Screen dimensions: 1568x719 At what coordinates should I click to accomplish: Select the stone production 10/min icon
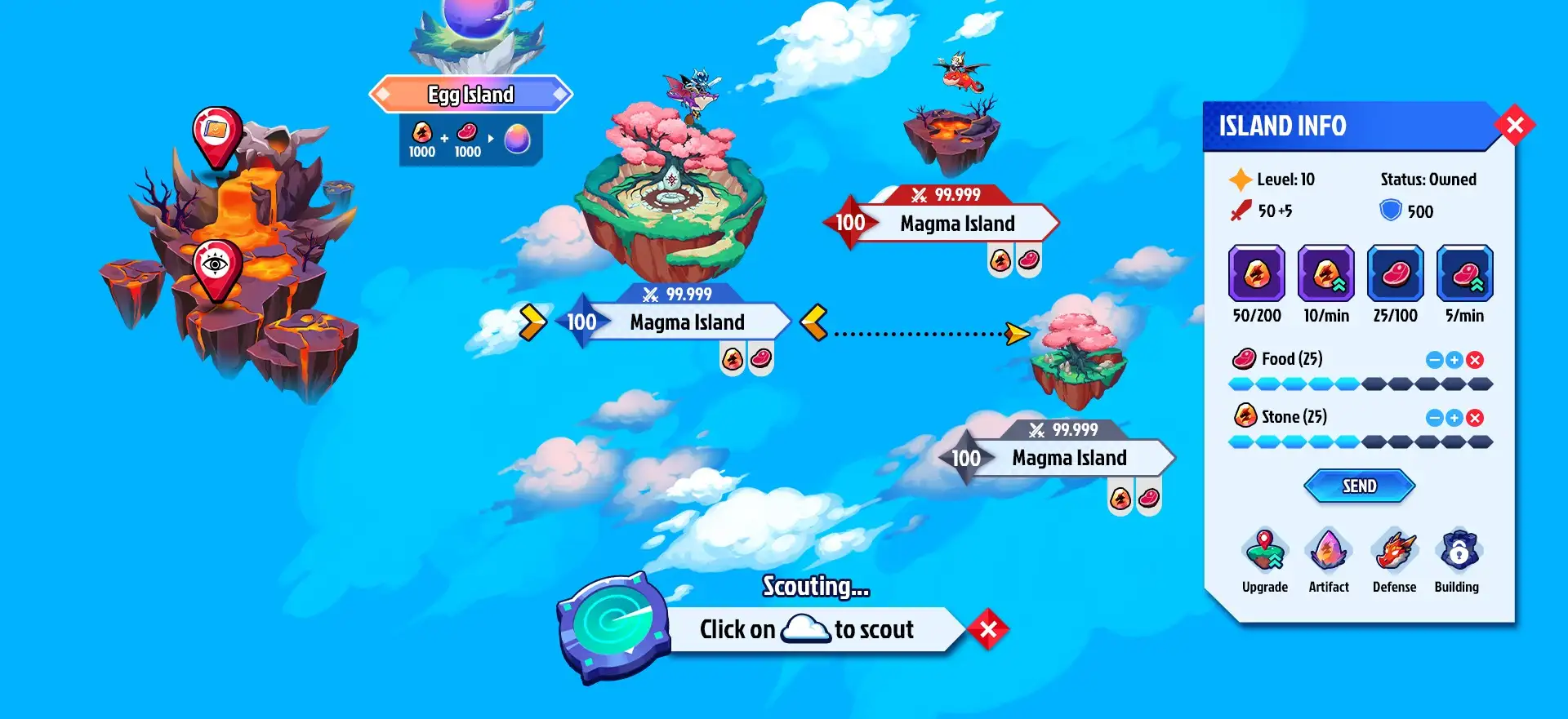pyautogui.click(x=1326, y=273)
